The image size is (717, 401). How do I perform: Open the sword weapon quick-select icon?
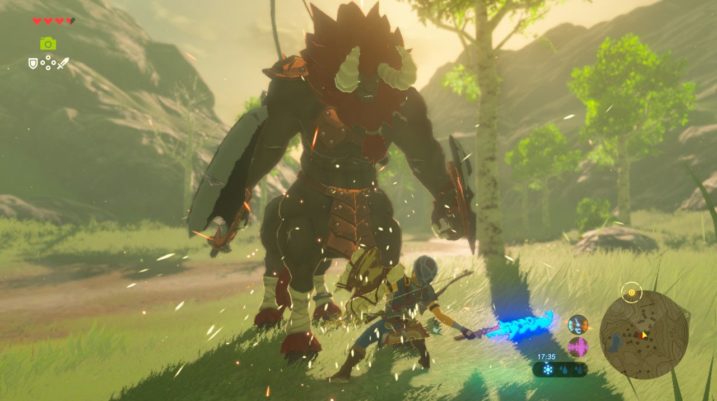coord(63,63)
